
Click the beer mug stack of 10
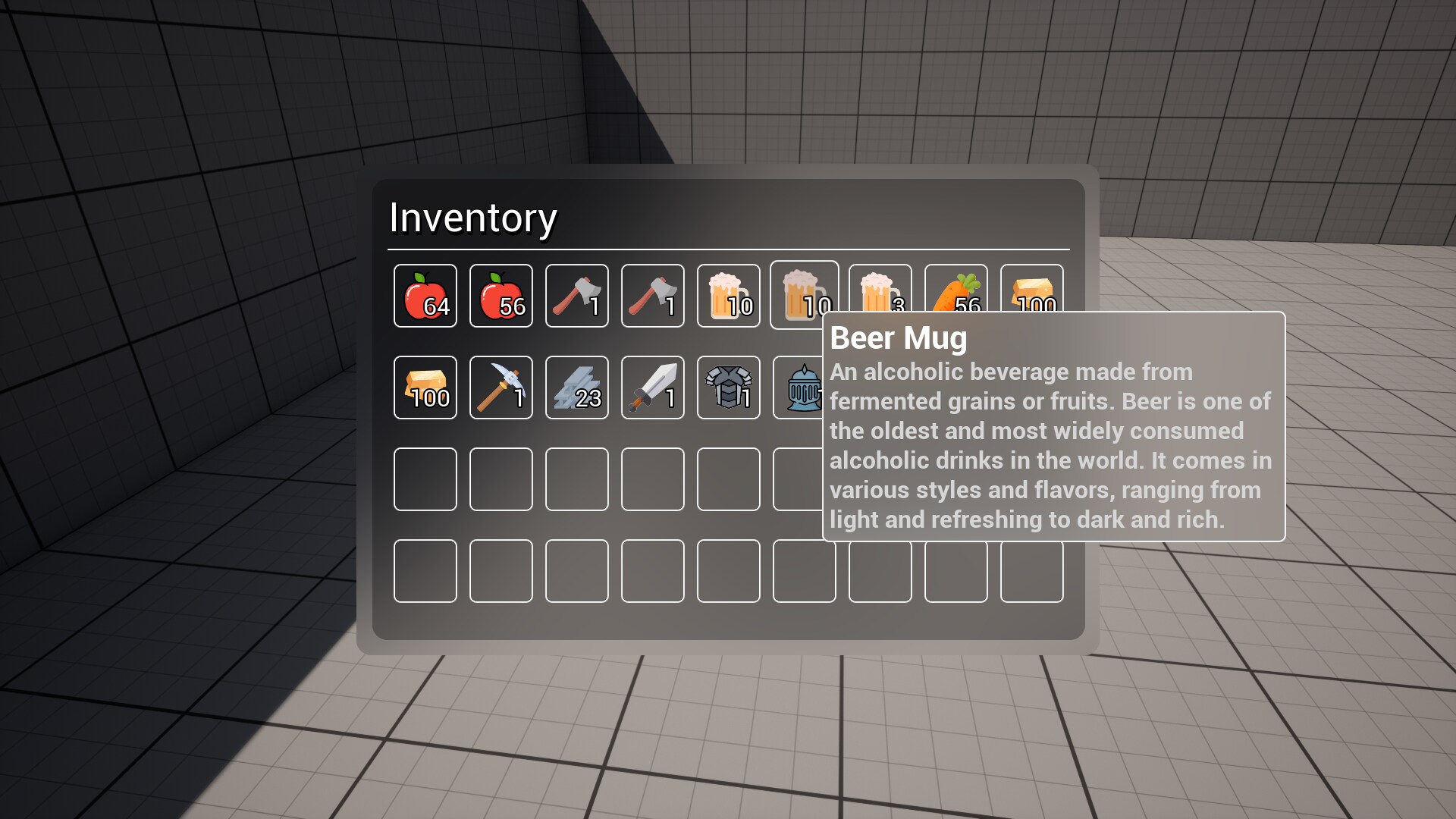[x=728, y=296]
